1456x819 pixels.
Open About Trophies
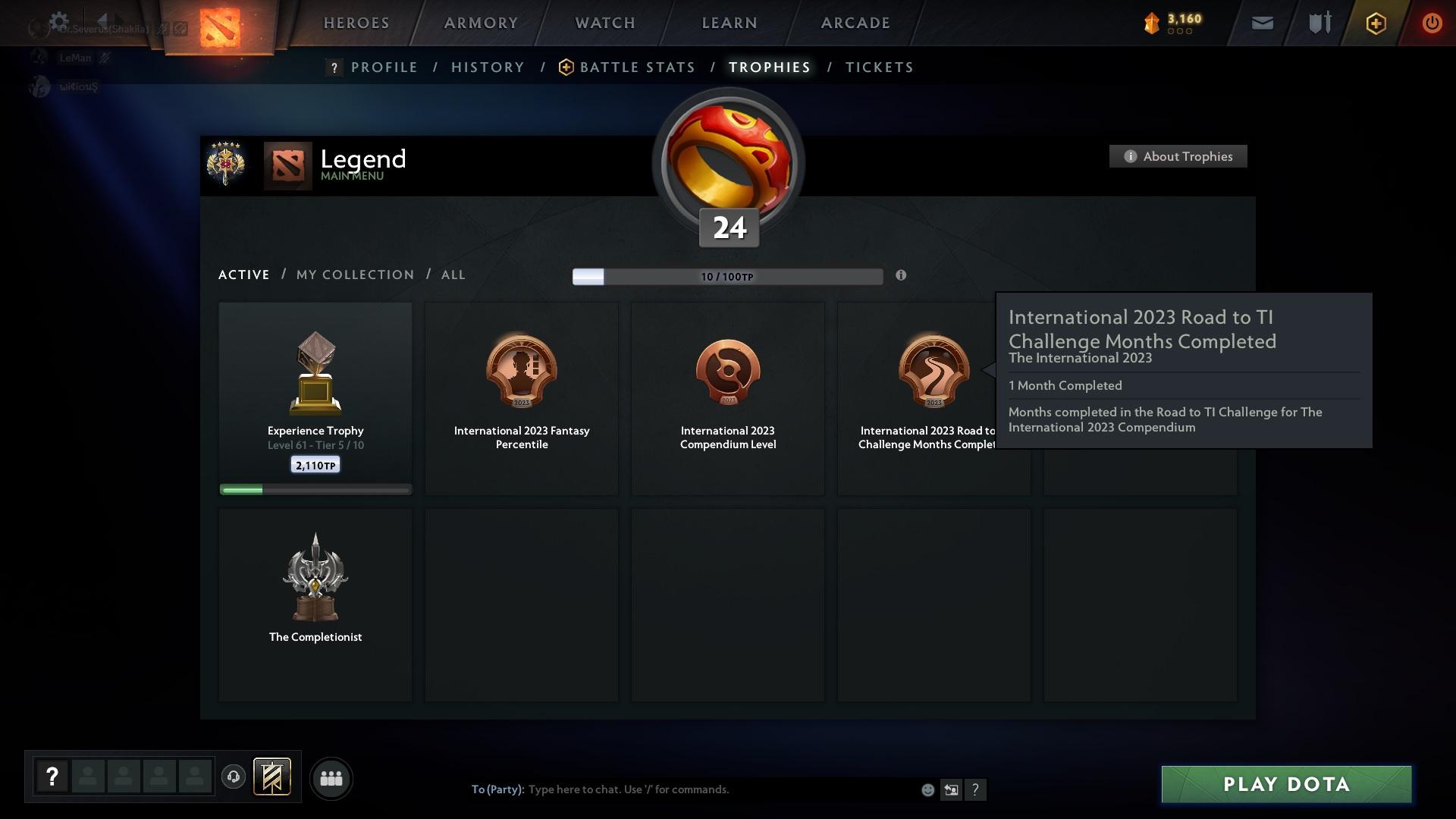click(x=1178, y=156)
